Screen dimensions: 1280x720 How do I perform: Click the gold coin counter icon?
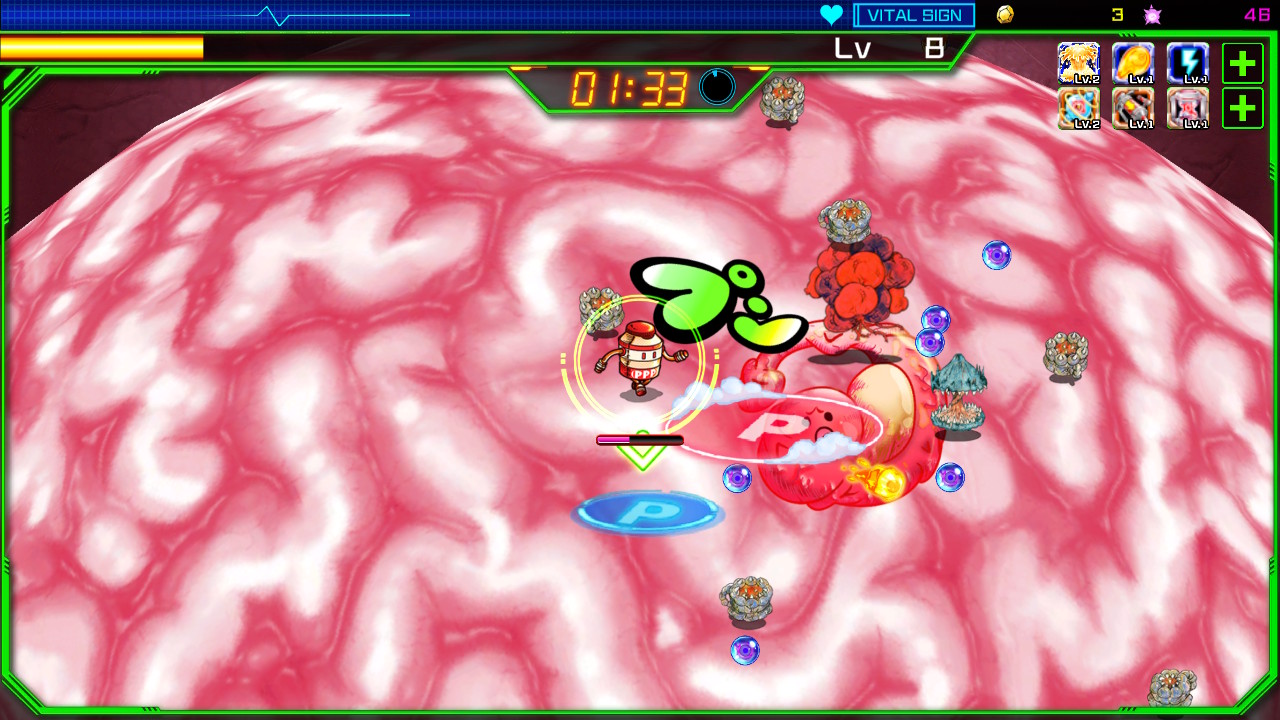(x=1005, y=14)
